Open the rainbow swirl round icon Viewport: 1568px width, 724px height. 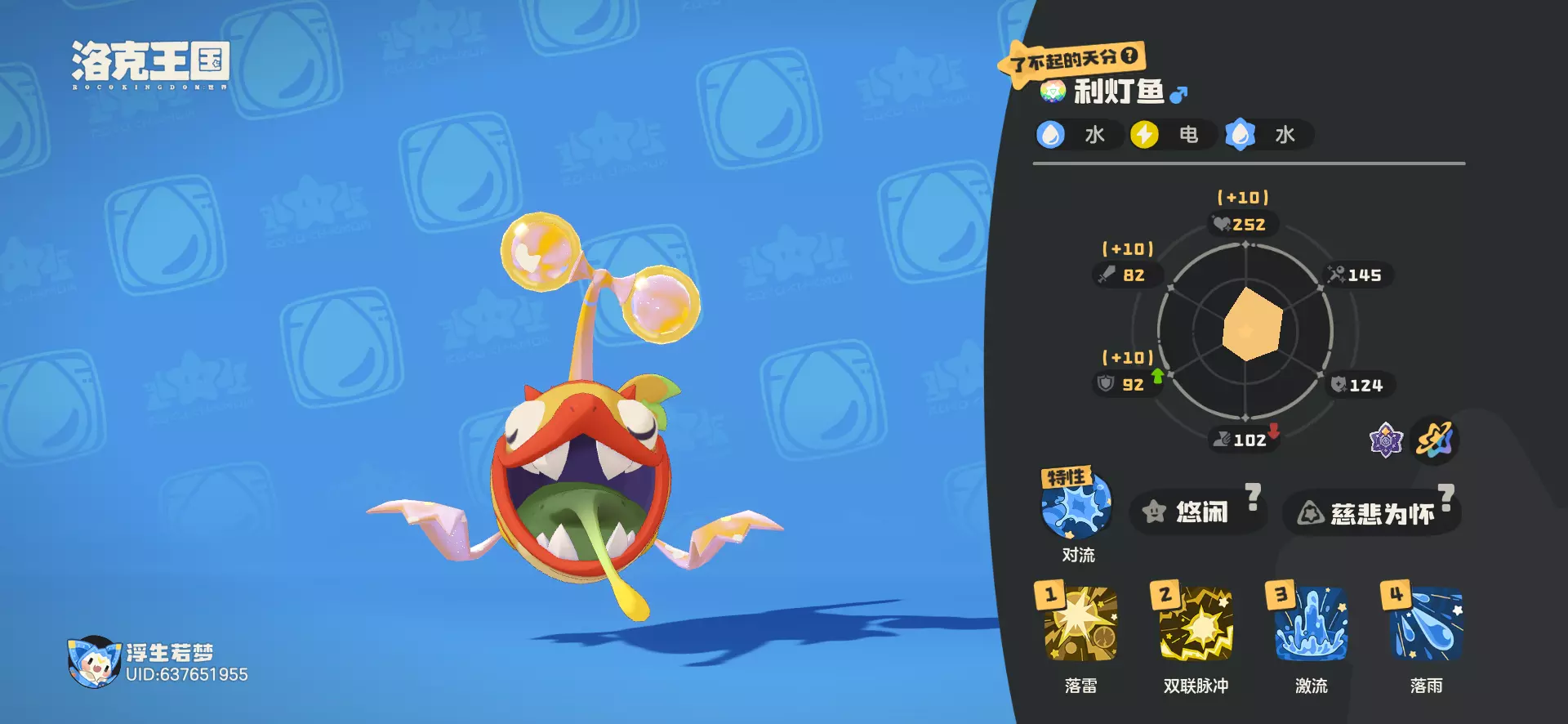point(1435,441)
